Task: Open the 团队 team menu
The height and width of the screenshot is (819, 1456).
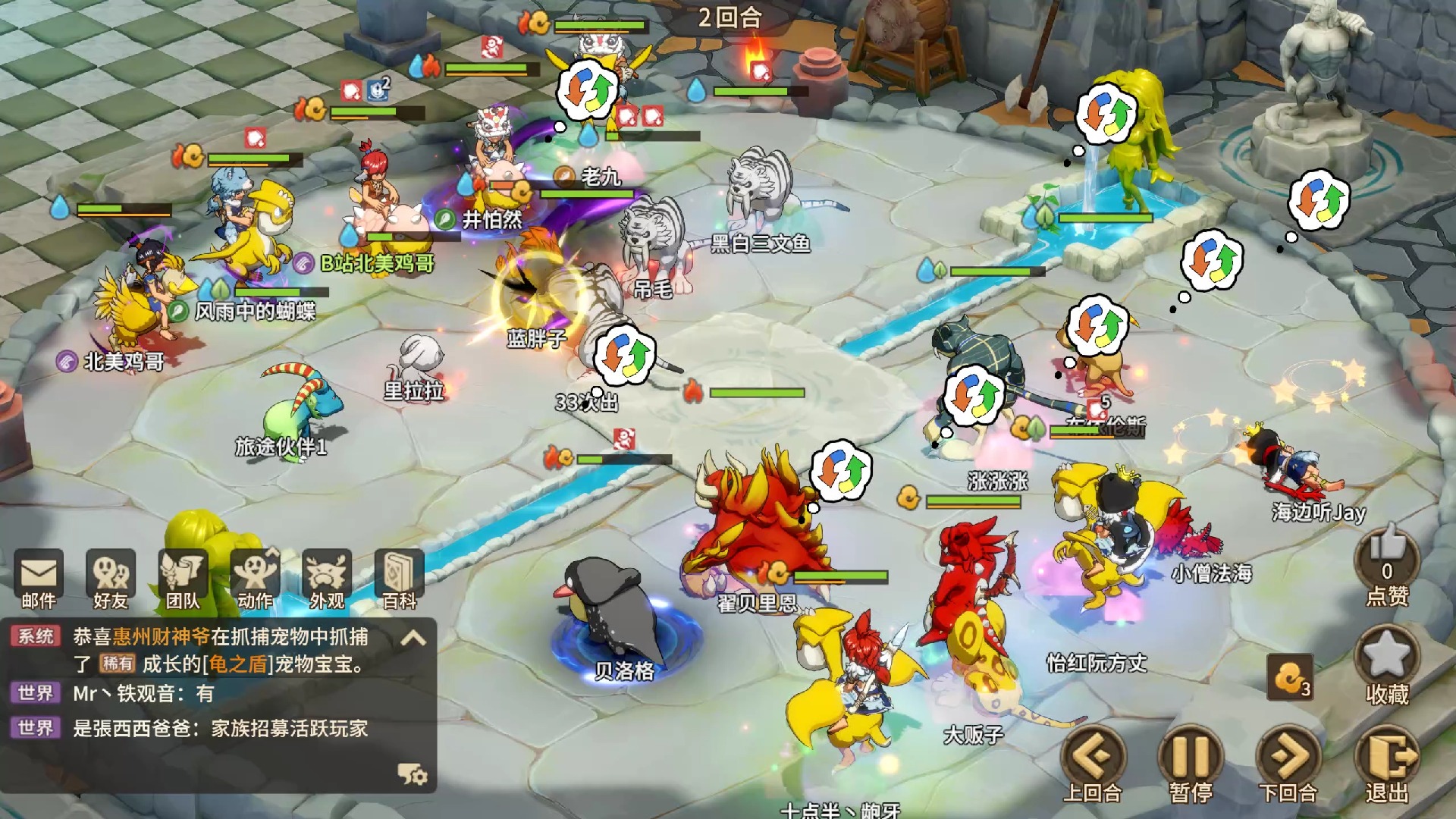Action: 183,578
